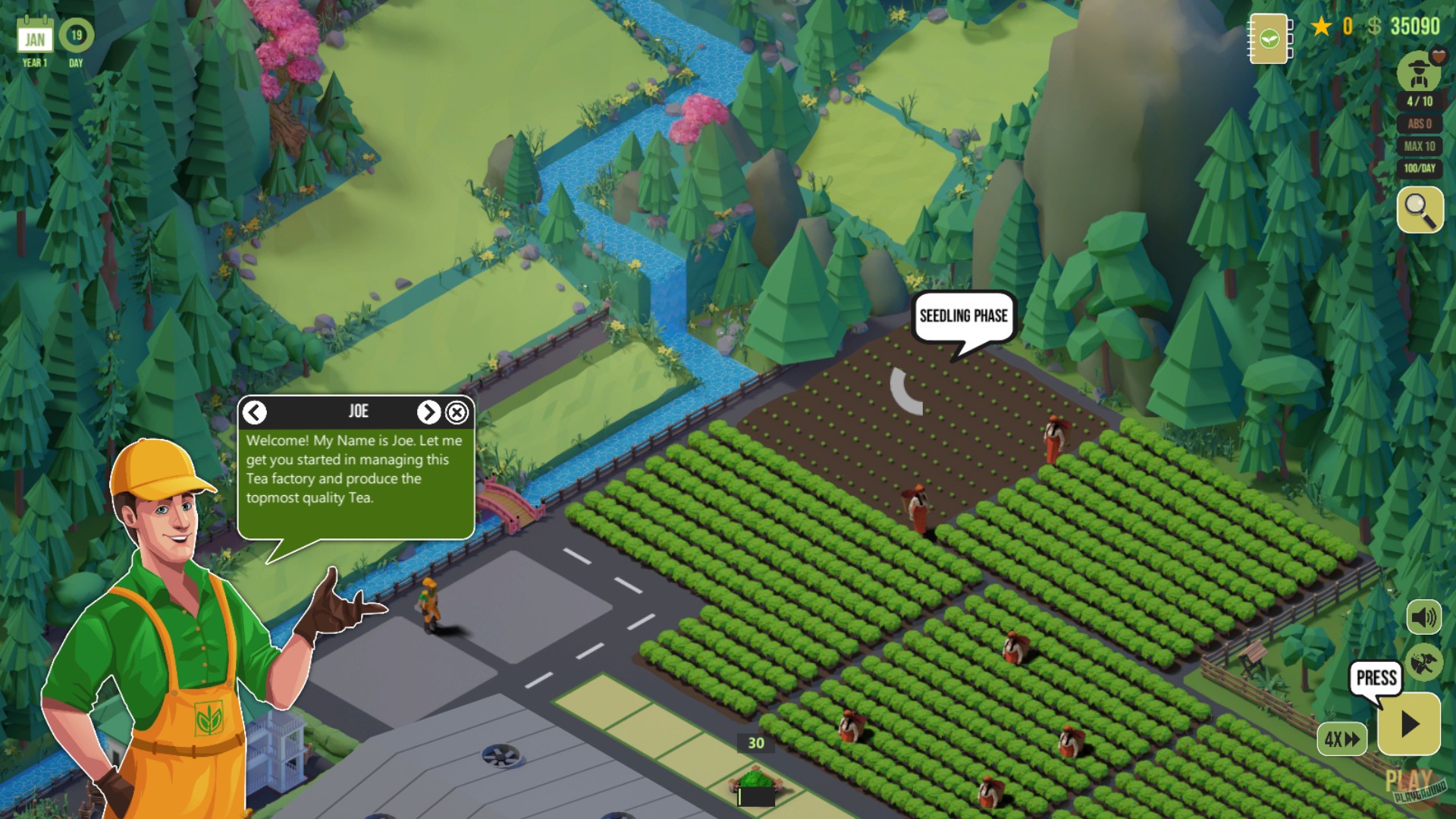Screen dimensions: 1456x819
Task: Click the JAN calendar icon
Action: pyautogui.click(x=33, y=33)
